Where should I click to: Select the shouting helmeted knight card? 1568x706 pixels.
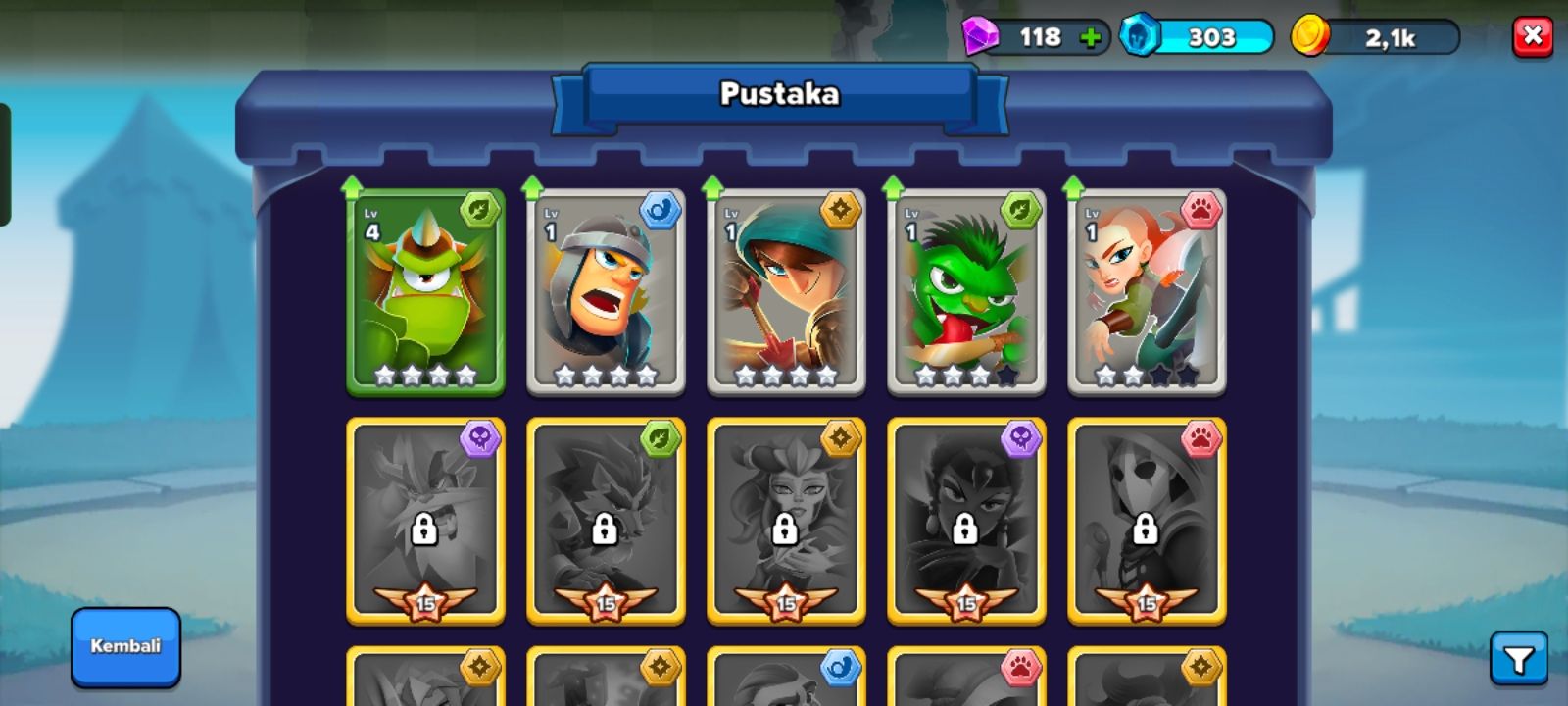[x=606, y=292]
